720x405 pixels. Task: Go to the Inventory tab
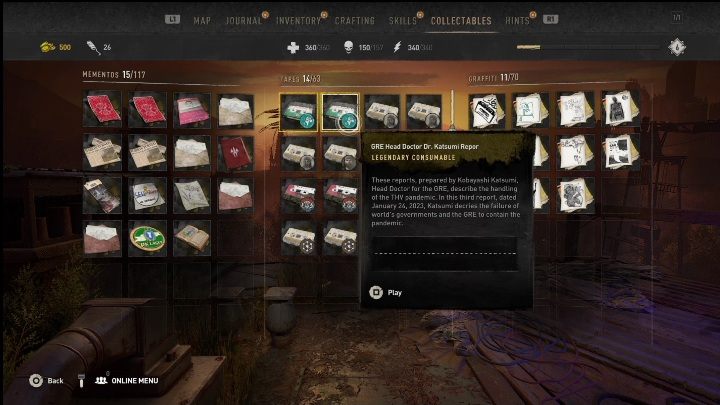[x=298, y=20]
